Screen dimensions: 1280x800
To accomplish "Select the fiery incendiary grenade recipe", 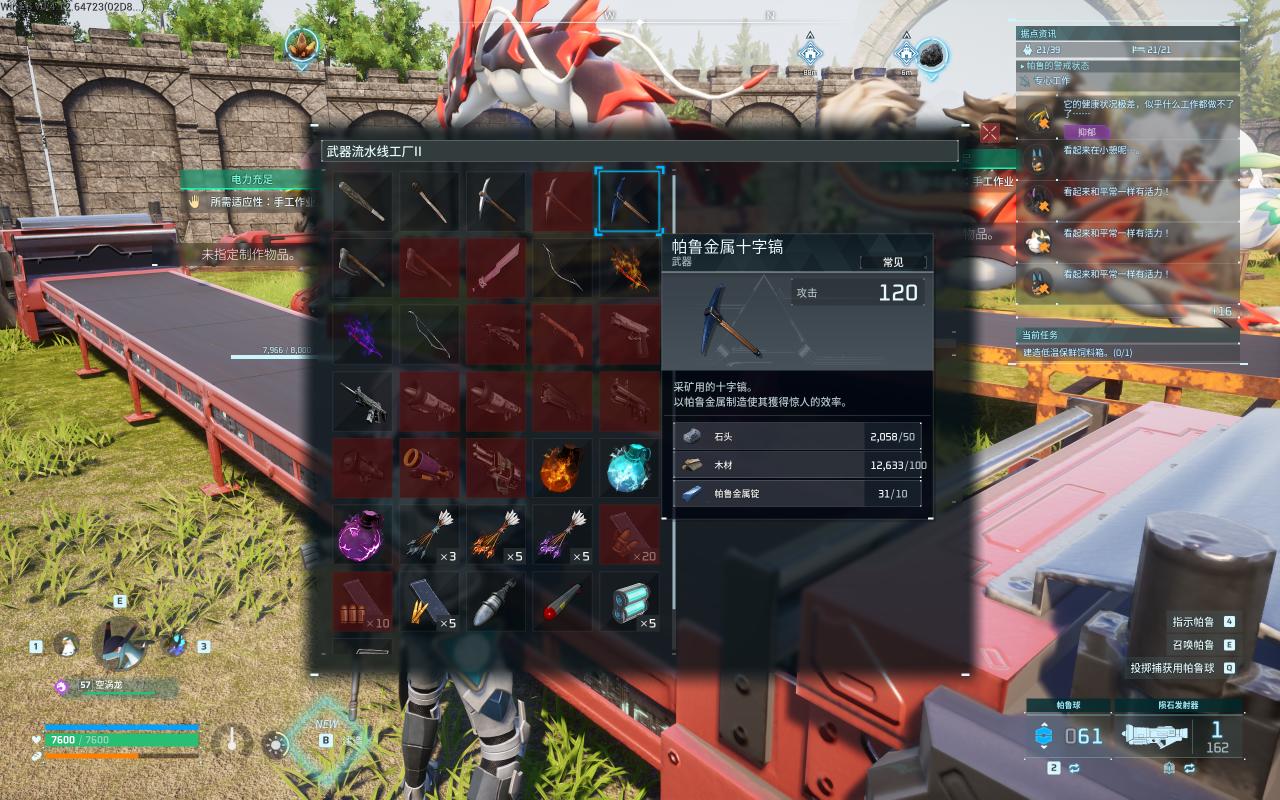I will coord(562,467).
